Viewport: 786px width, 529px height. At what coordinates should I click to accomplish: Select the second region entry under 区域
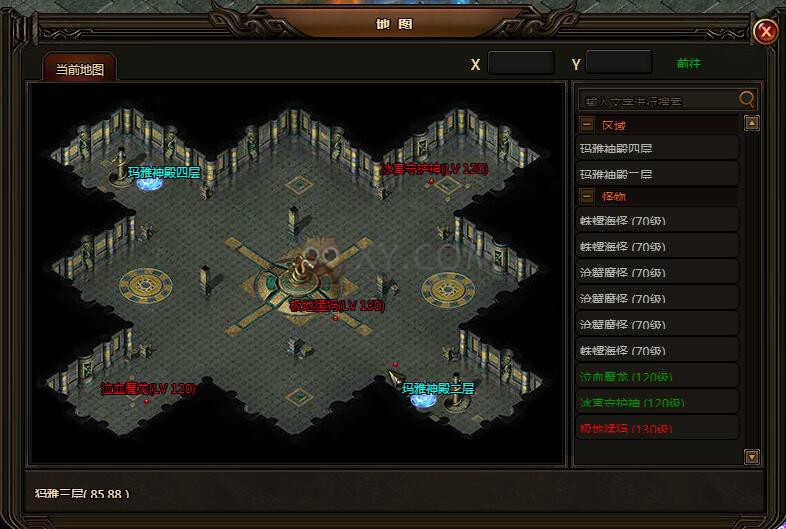click(658, 175)
